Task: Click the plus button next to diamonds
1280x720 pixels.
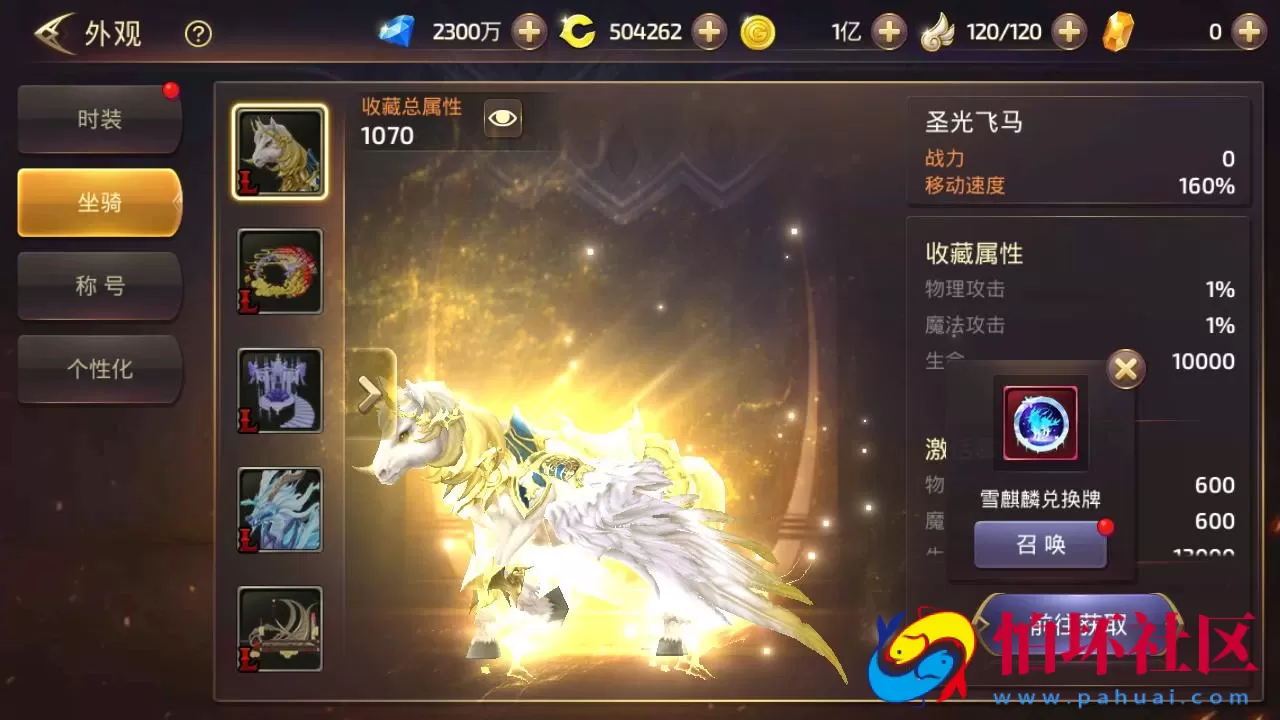Action: pyautogui.click(x=530, y=31)
